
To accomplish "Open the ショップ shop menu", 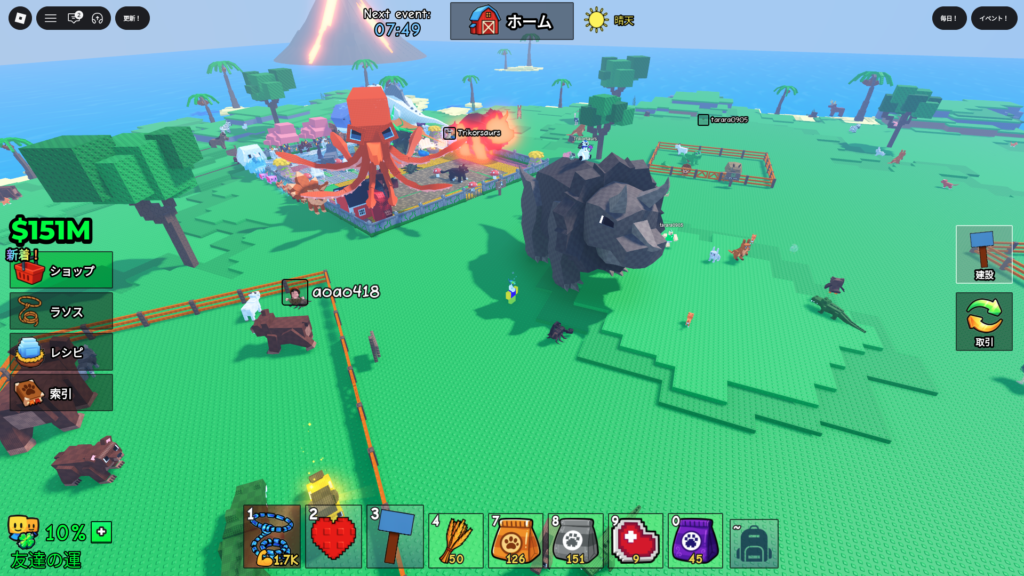I will tap(61, 270).
